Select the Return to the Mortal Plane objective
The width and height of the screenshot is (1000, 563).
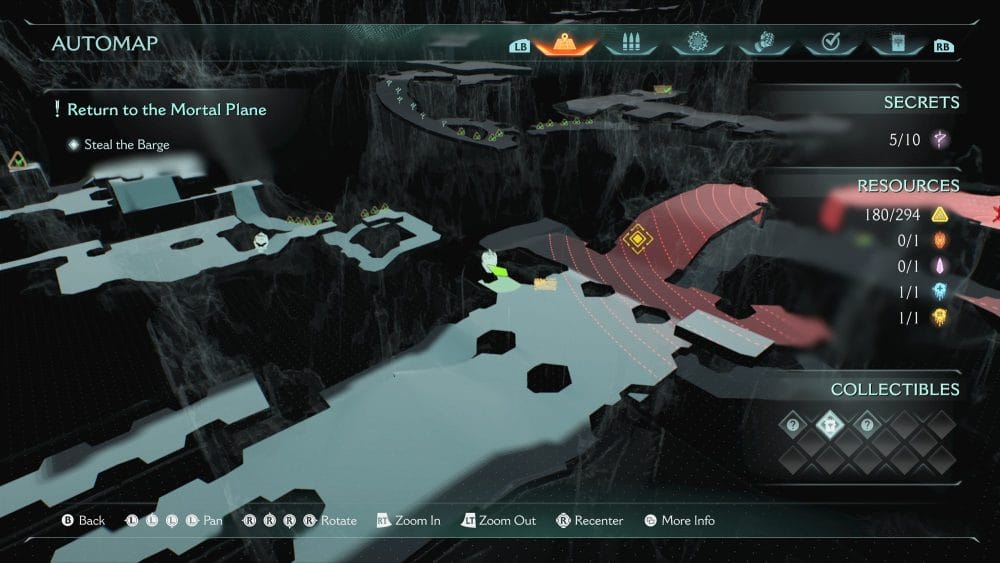tap(167, 109)
